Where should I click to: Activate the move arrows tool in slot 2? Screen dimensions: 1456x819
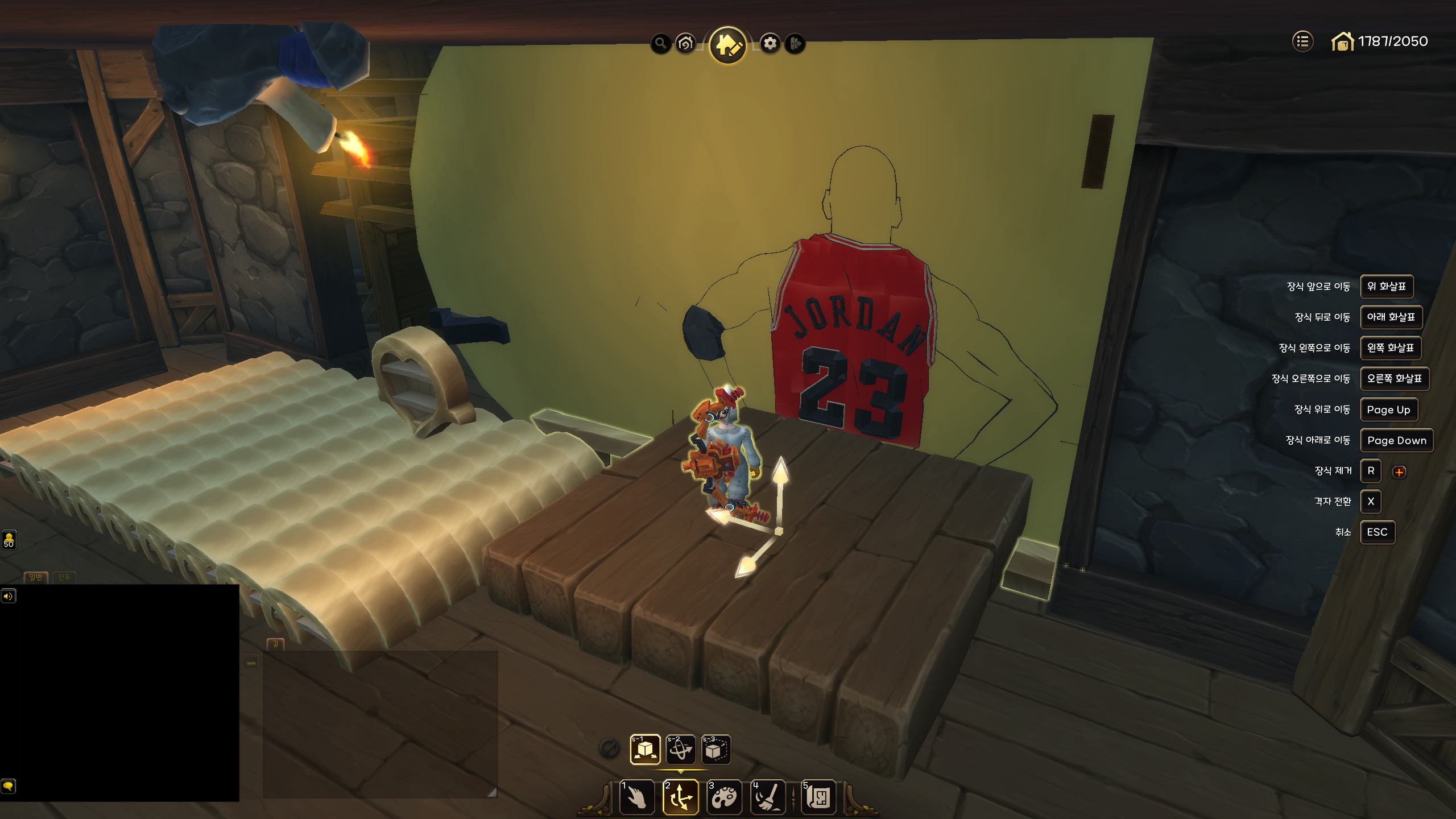681,797
